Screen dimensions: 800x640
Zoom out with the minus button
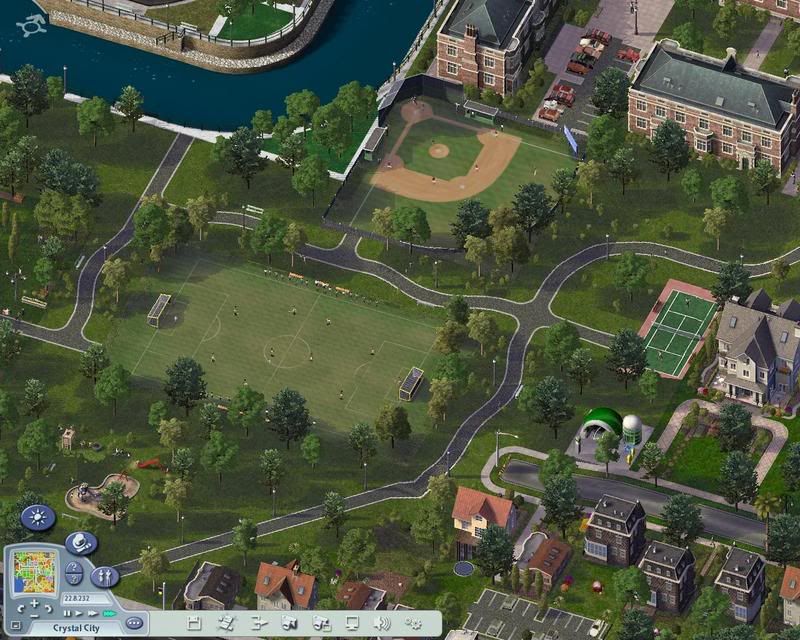(34, 617)
